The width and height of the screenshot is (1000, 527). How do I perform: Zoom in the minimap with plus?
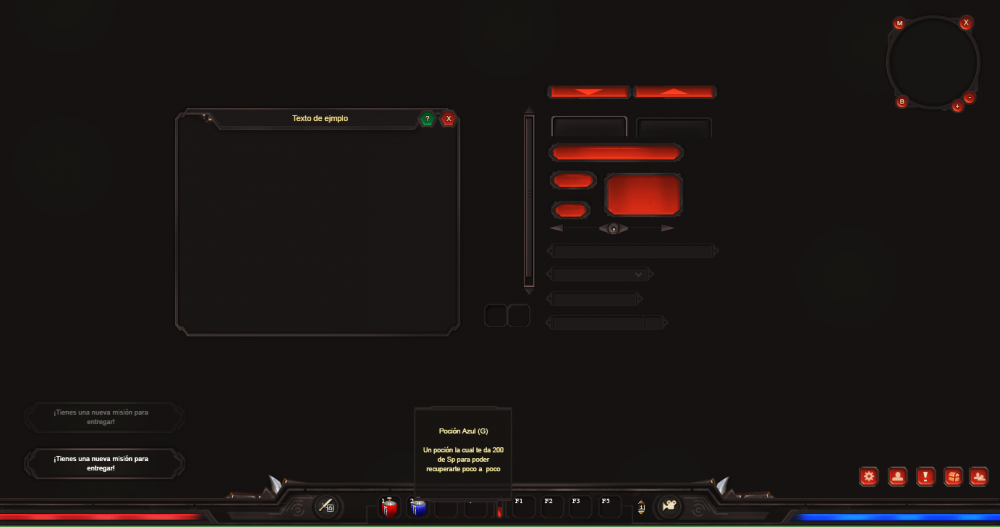pyautogui.click(x=957, y=106)
